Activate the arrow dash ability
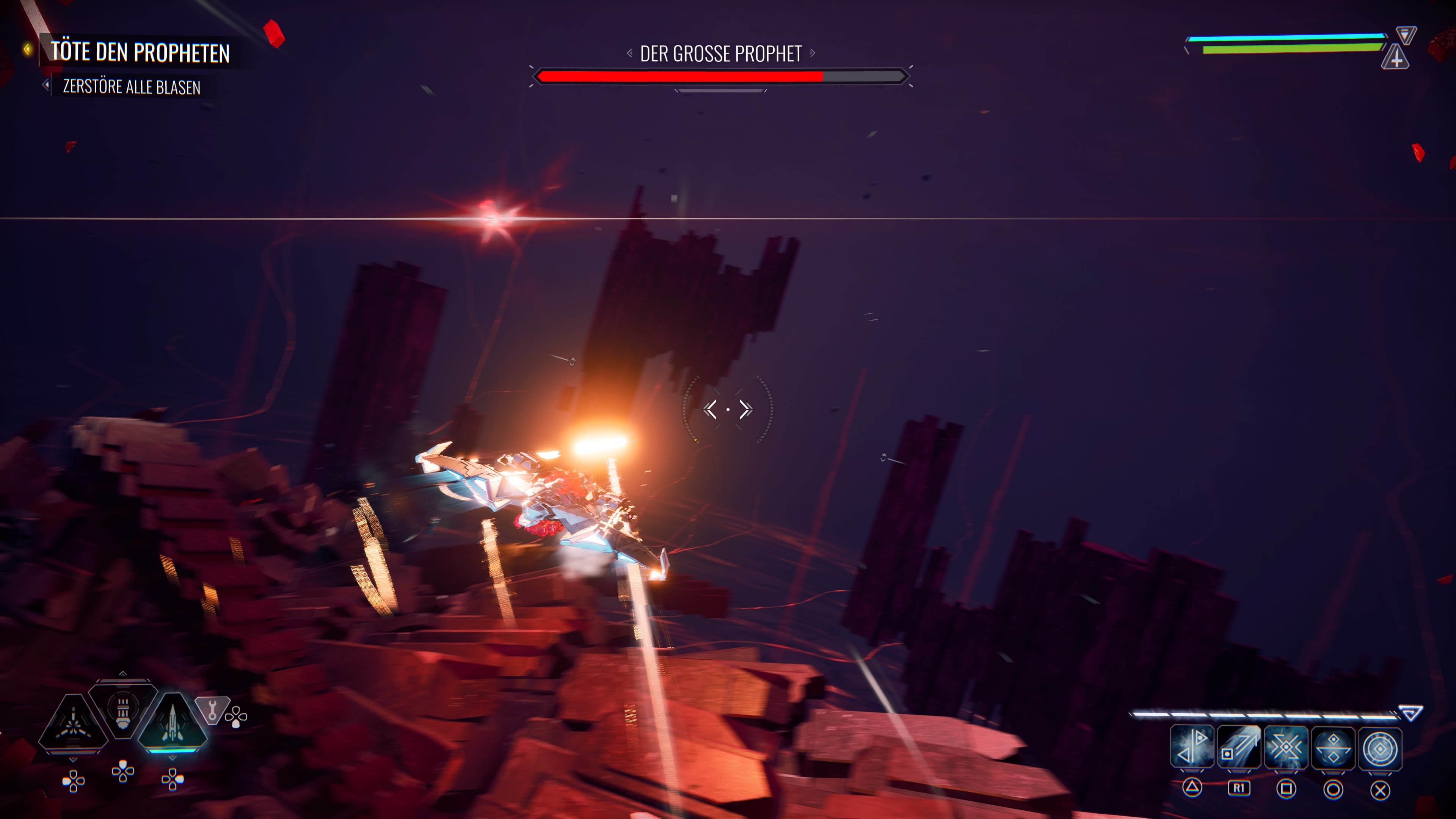Screen dimensions: 1456x819 1239,748
